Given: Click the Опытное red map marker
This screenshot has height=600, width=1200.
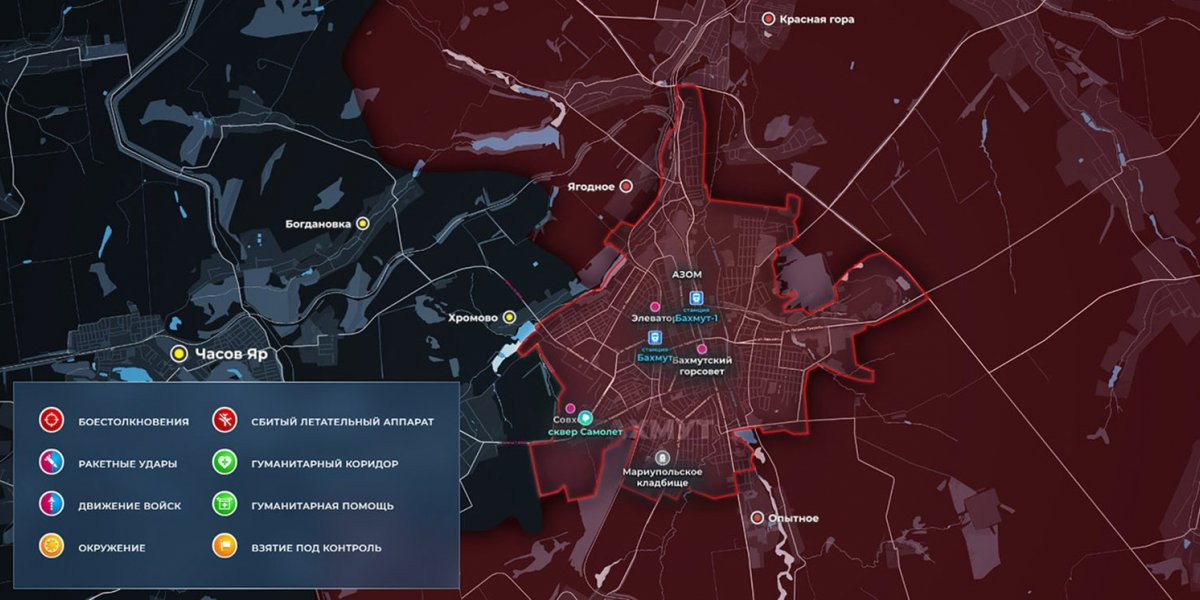Looking at the screenshot, I should pyautogui.click(x=757, y=518).
